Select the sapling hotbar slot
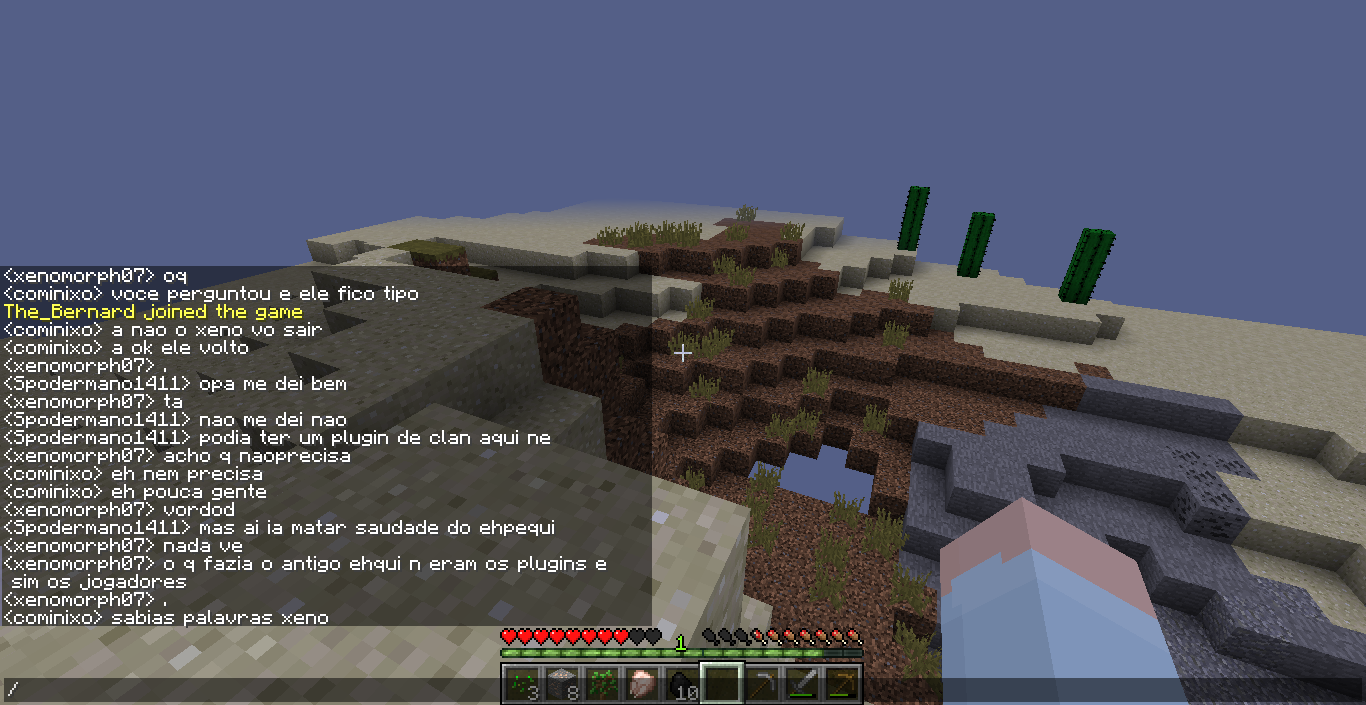This screenshot has width=1366, height=705. tap(600, 684)
